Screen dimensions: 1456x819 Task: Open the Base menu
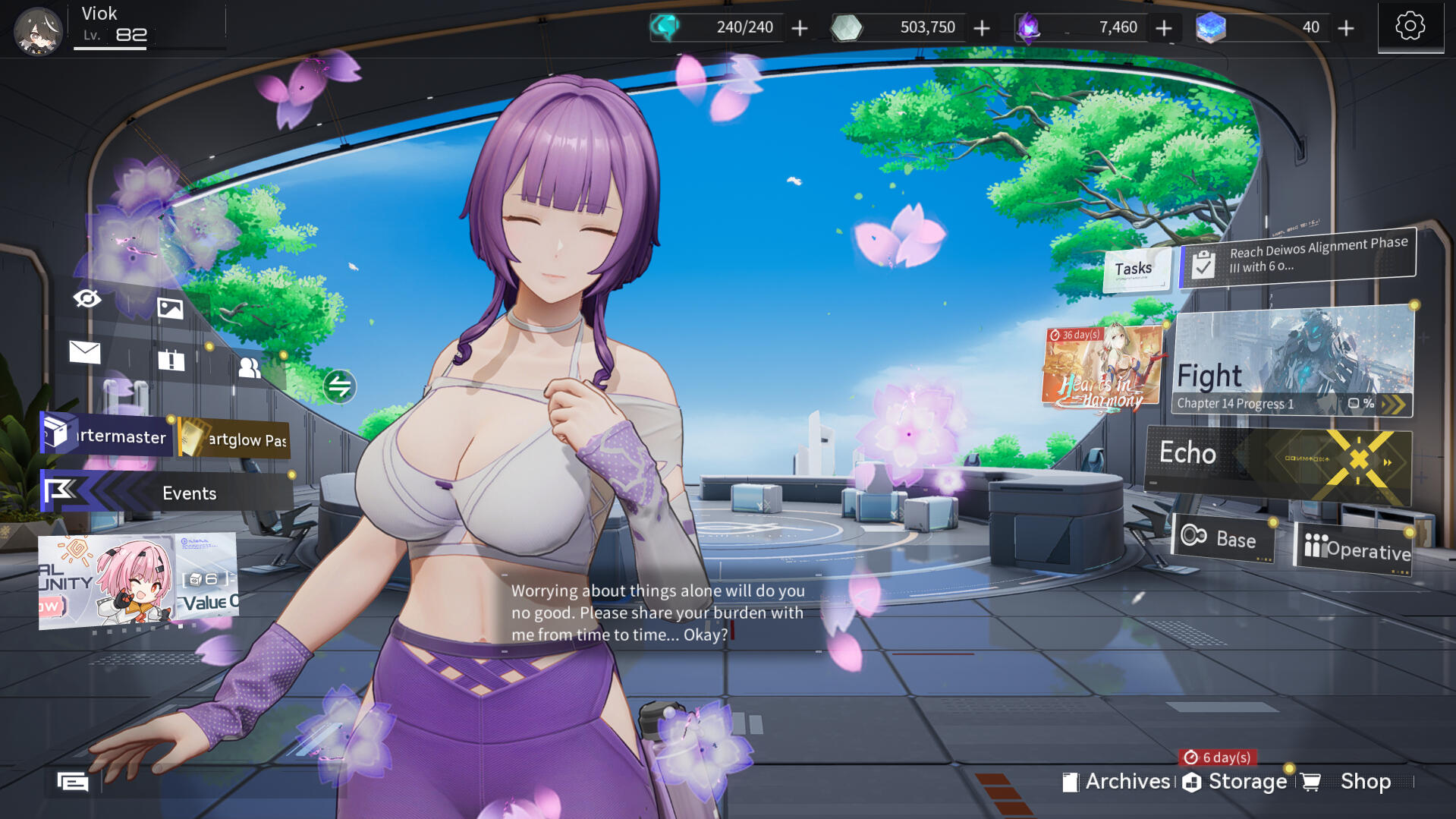(1223, 538)
